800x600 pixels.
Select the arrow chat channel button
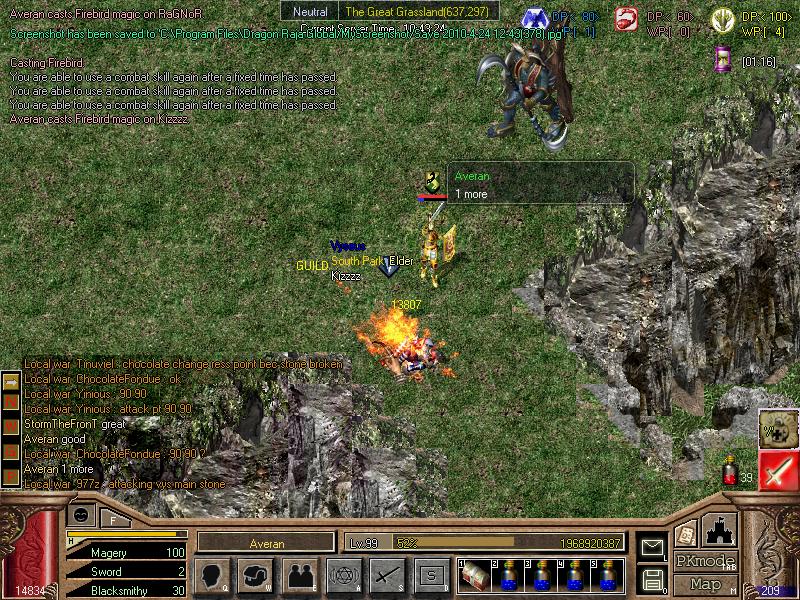(x=11, y=383)
